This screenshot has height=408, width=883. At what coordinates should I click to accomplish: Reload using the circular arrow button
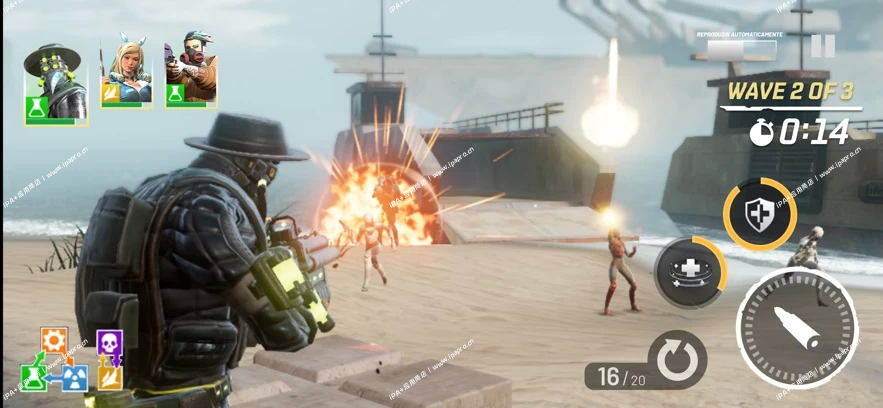[x=677, y=359]
